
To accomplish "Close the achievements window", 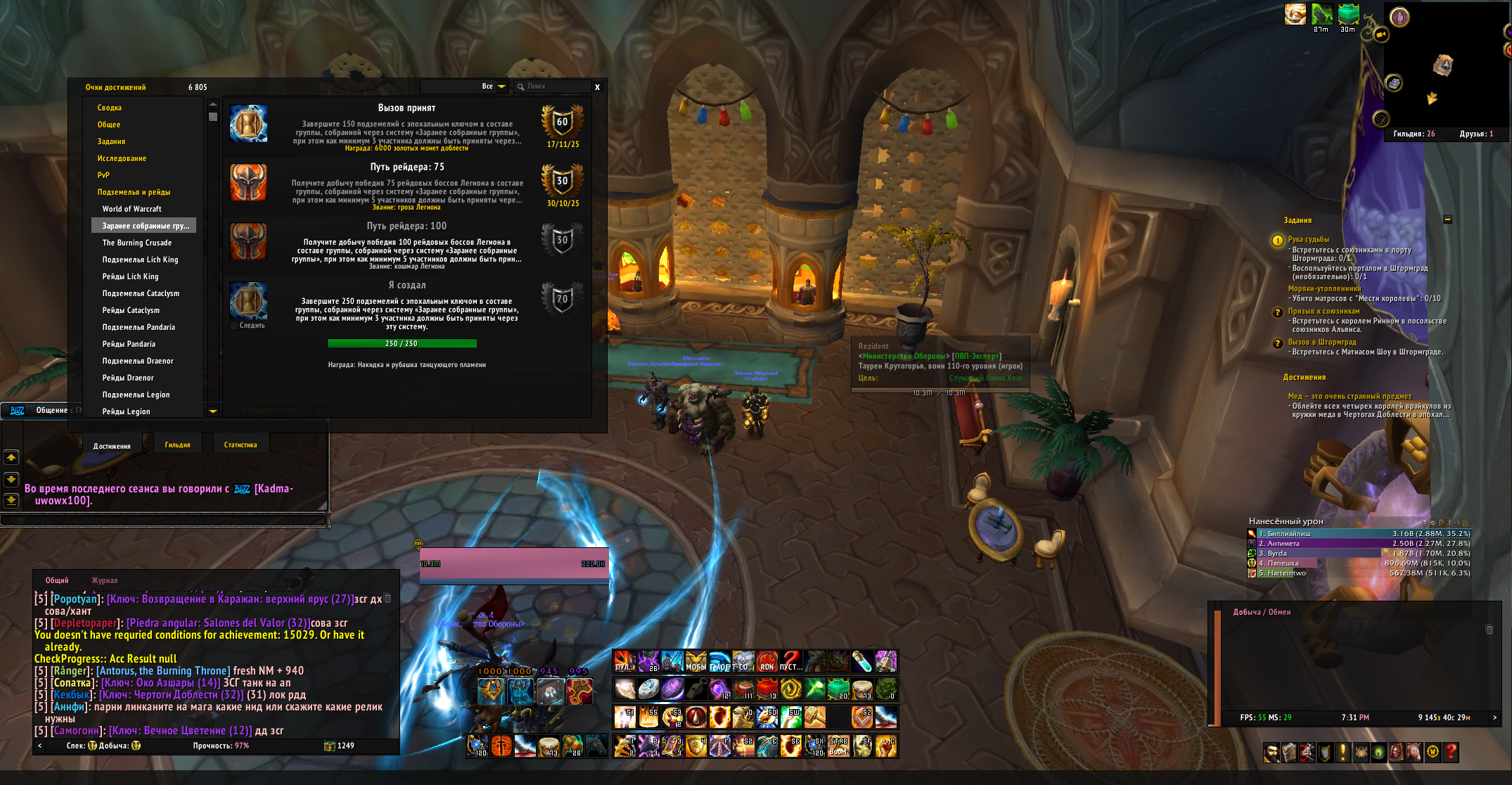I will (597, 87).
